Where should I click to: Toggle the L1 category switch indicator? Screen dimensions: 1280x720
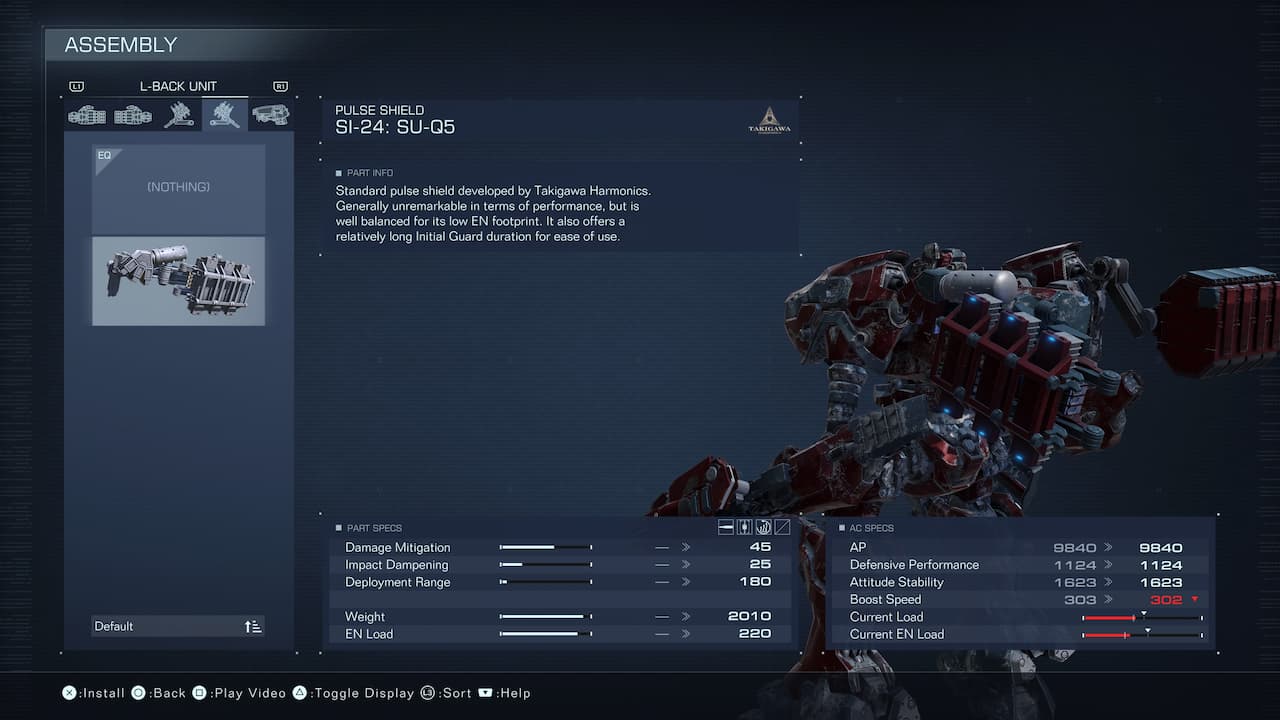(77, 86)
